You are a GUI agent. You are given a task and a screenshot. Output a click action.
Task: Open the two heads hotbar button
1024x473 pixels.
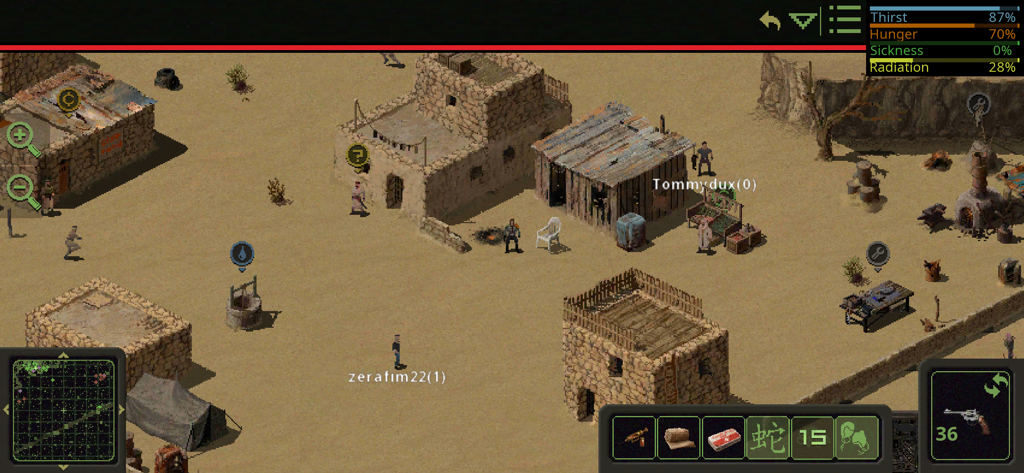click(856, 437)
